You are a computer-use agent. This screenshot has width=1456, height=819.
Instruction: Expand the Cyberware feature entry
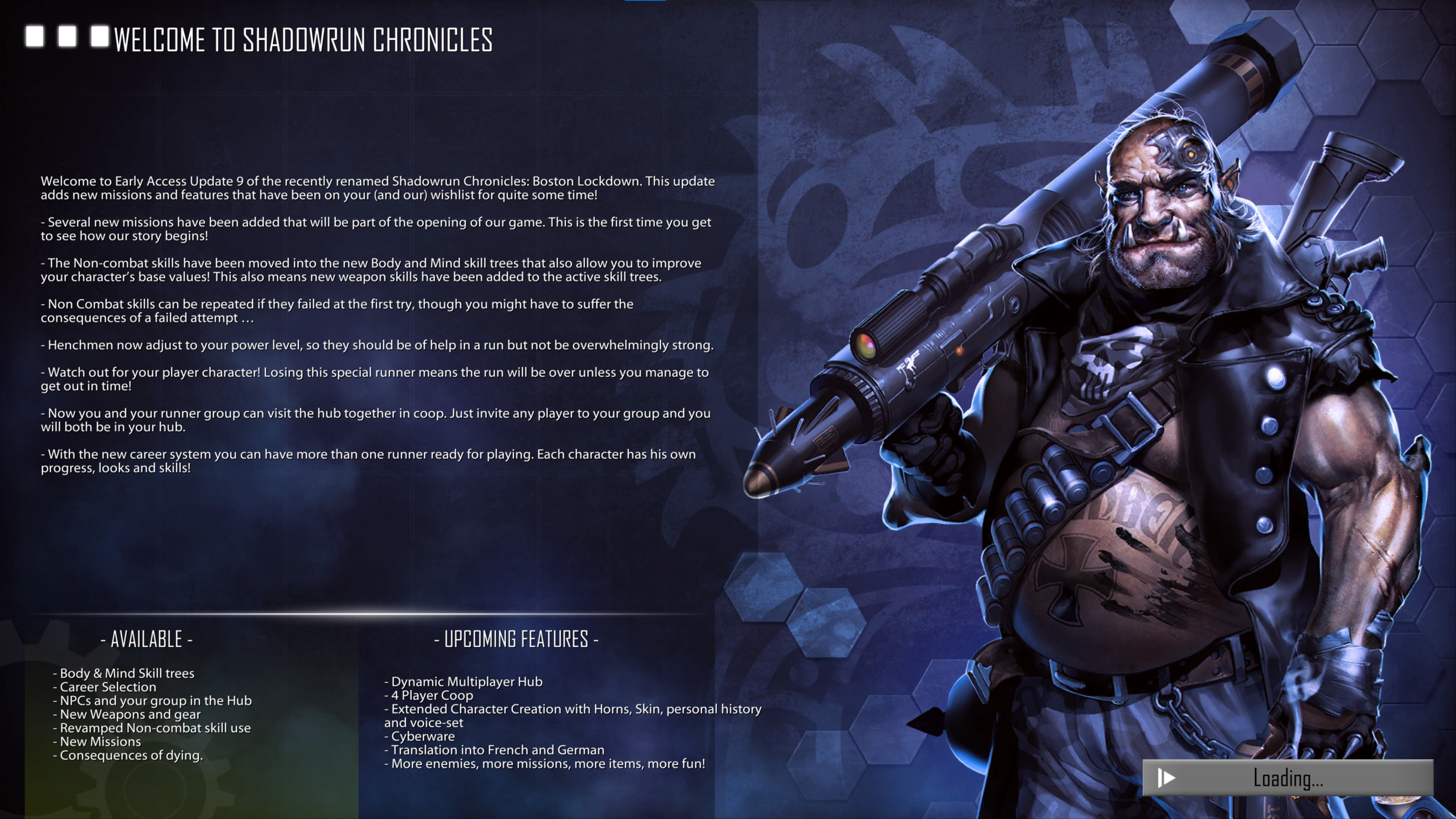[421, 736]
